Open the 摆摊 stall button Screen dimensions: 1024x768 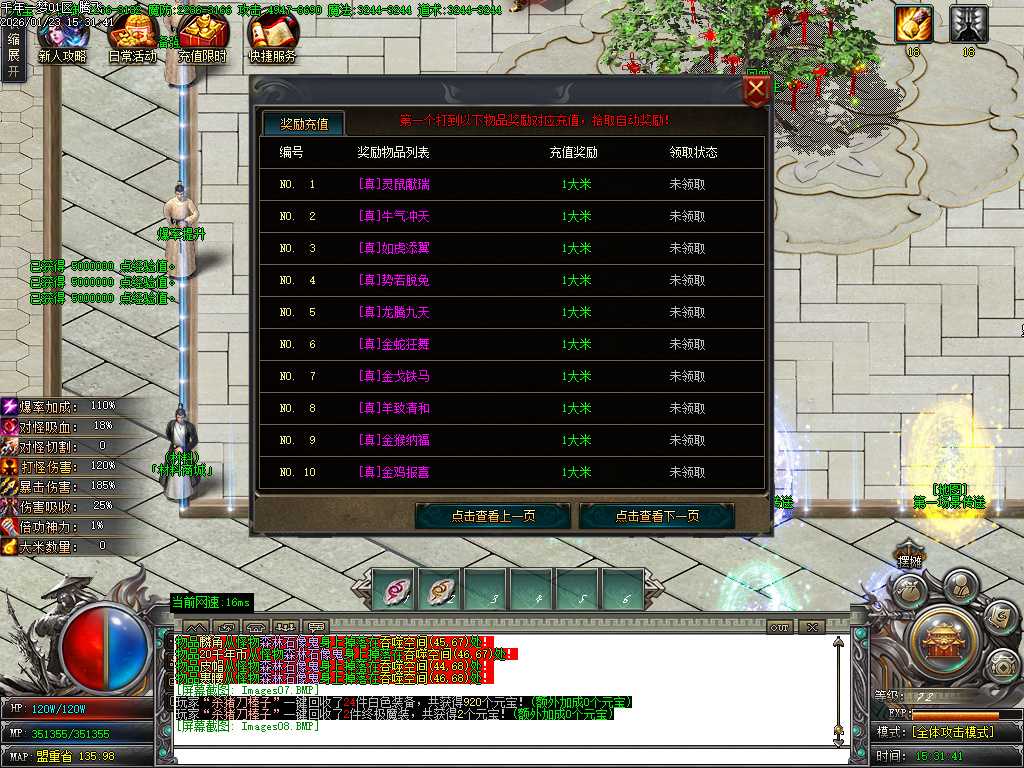coord(908,562)
